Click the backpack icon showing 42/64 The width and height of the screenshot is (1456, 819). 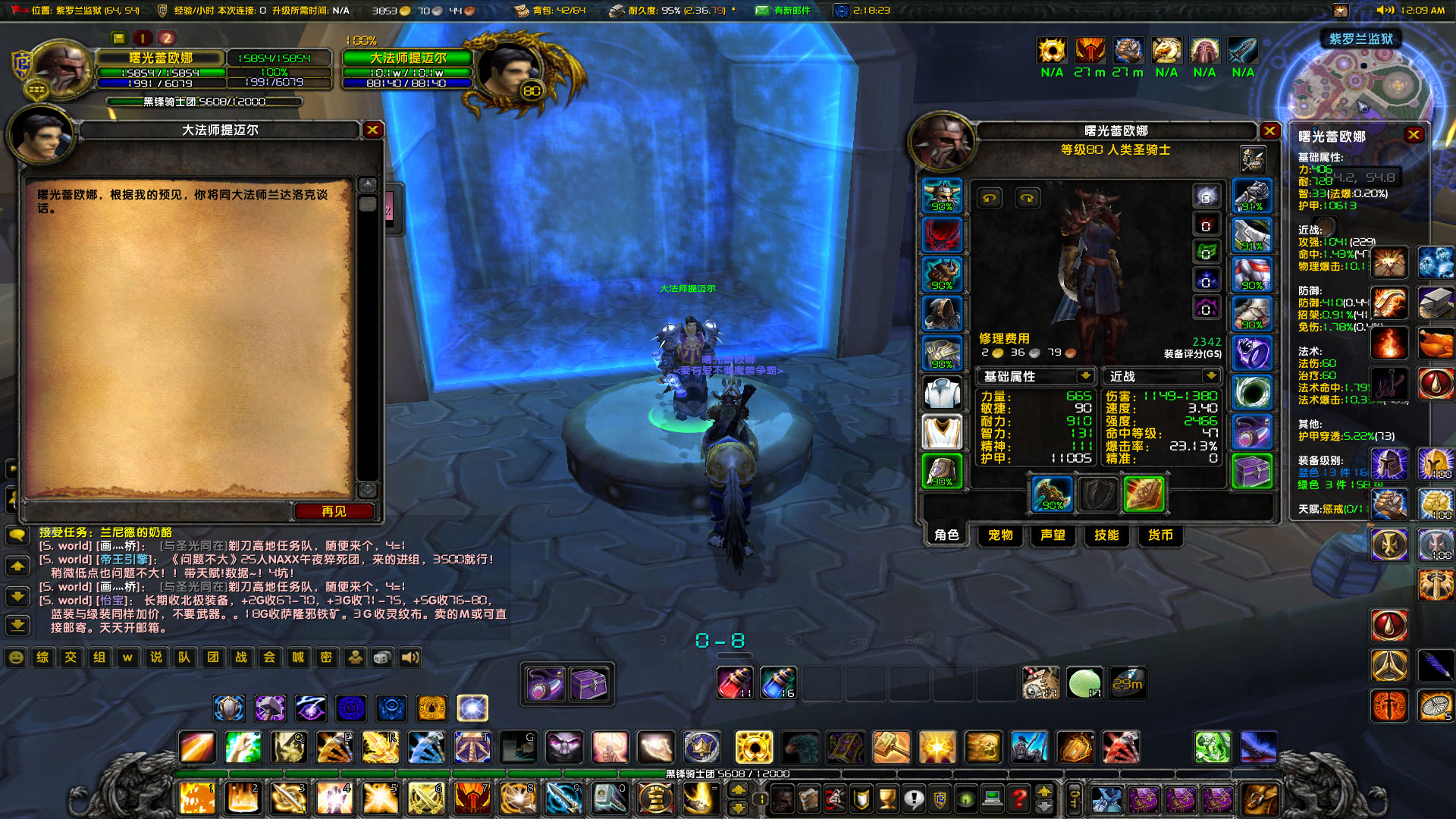pos(522,11)
